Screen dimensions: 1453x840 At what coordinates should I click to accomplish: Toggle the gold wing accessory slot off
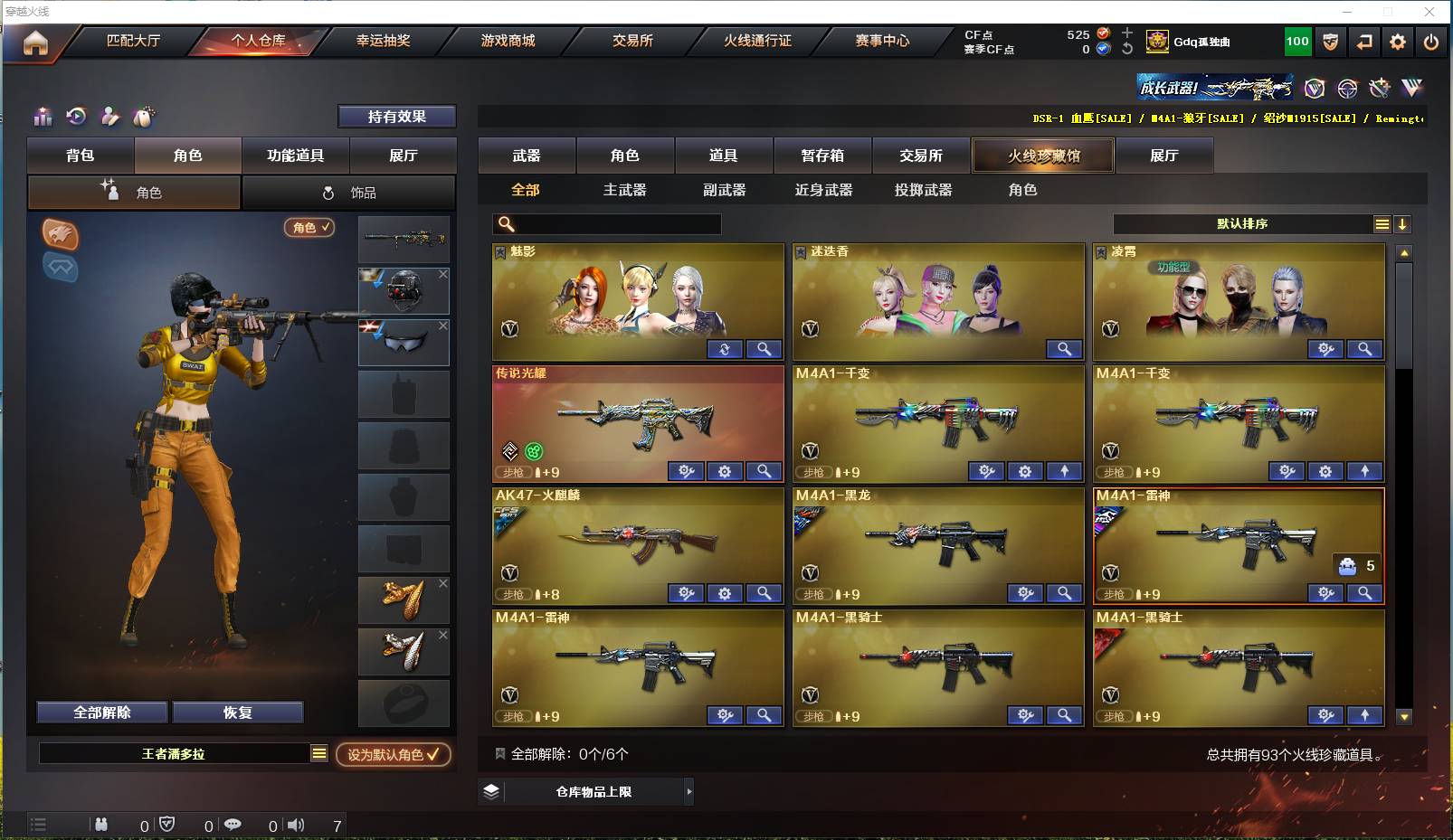coord(442,584)
